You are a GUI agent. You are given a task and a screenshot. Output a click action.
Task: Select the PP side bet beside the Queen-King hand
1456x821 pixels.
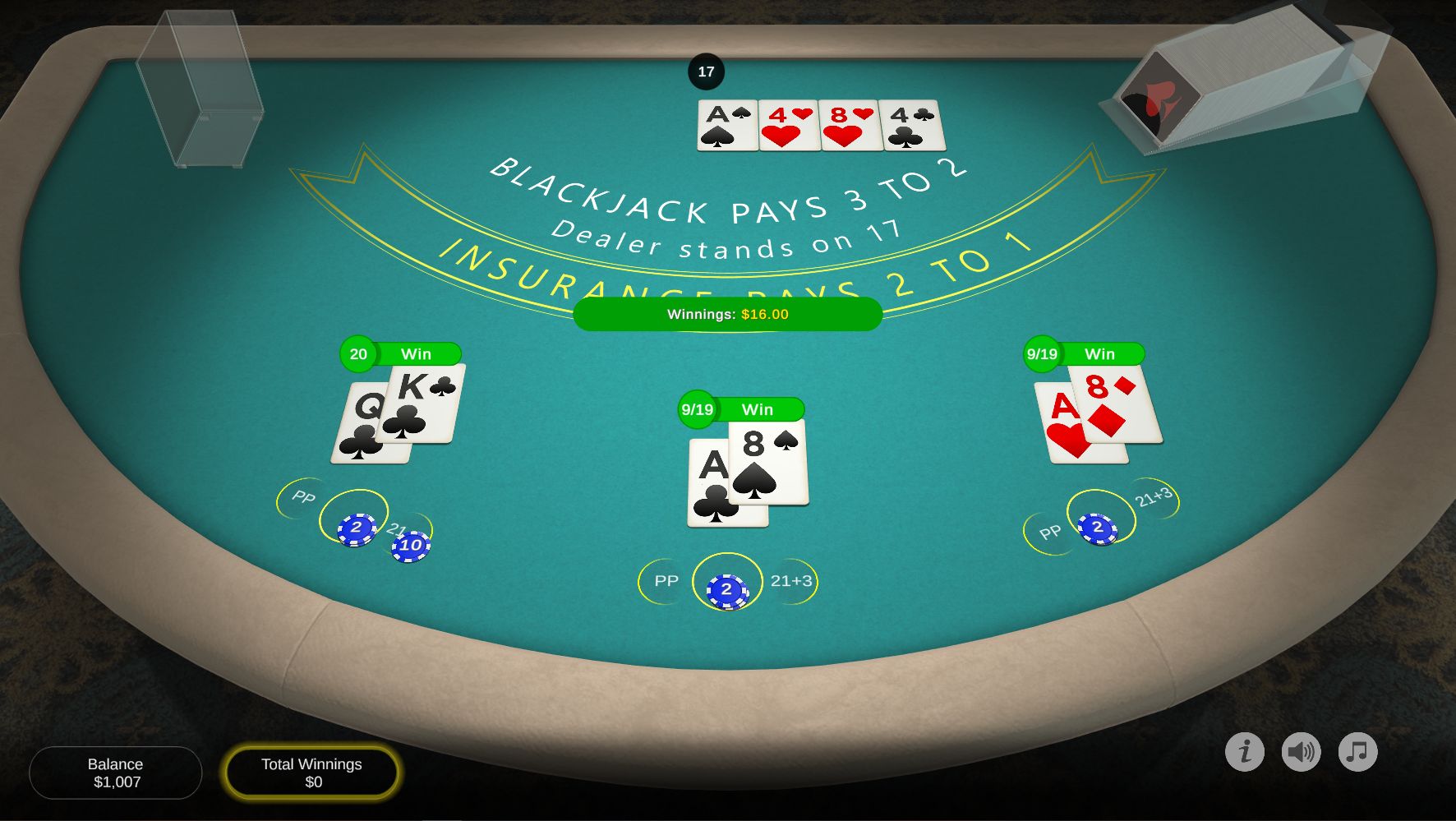tap(302, 497)
